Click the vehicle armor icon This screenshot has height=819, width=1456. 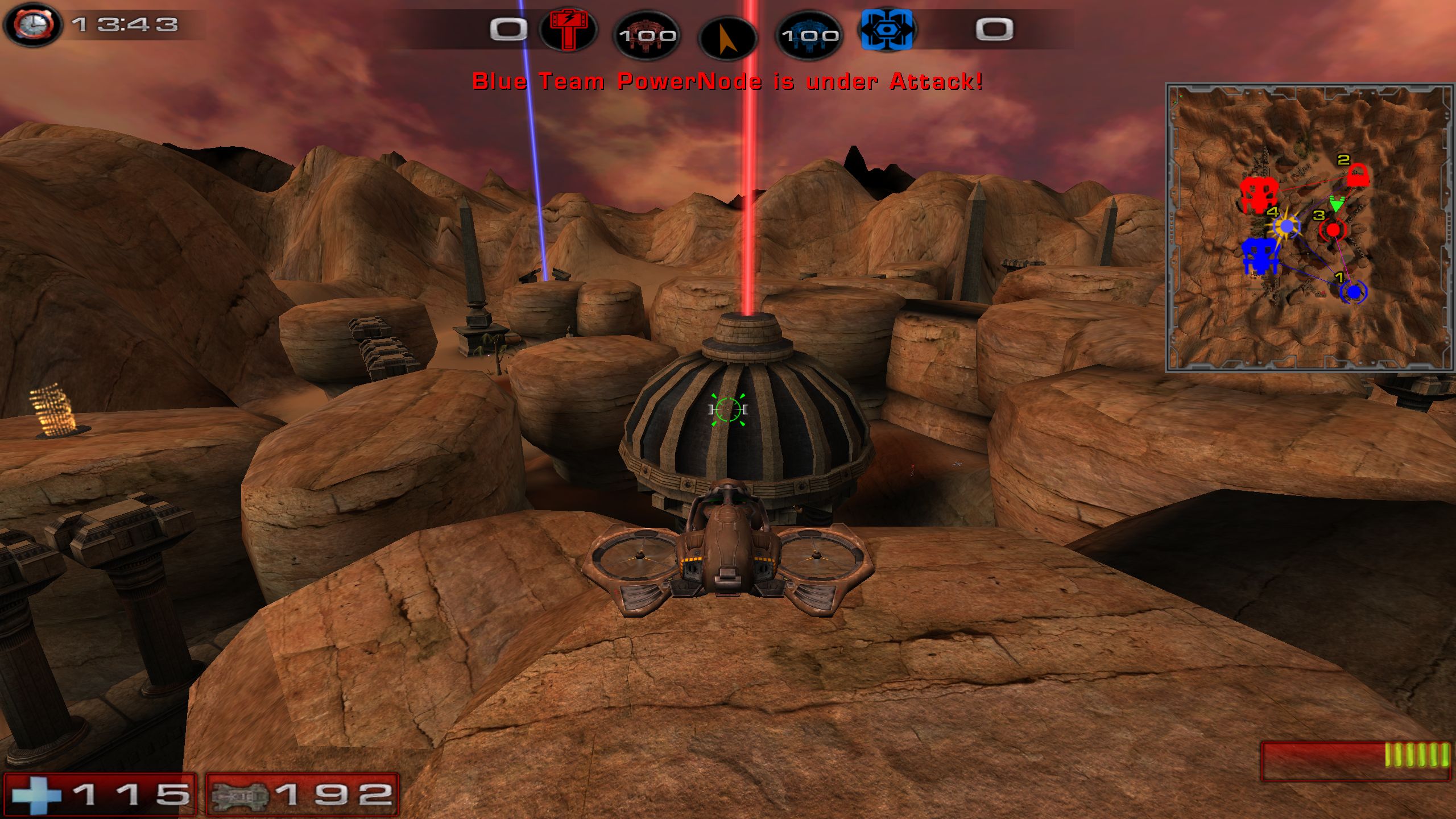(239, 795)
